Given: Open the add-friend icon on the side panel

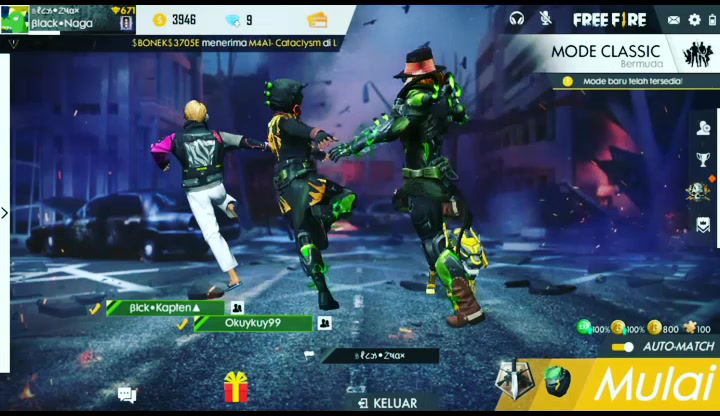Looking at the screenshot, I should [704, 128].
